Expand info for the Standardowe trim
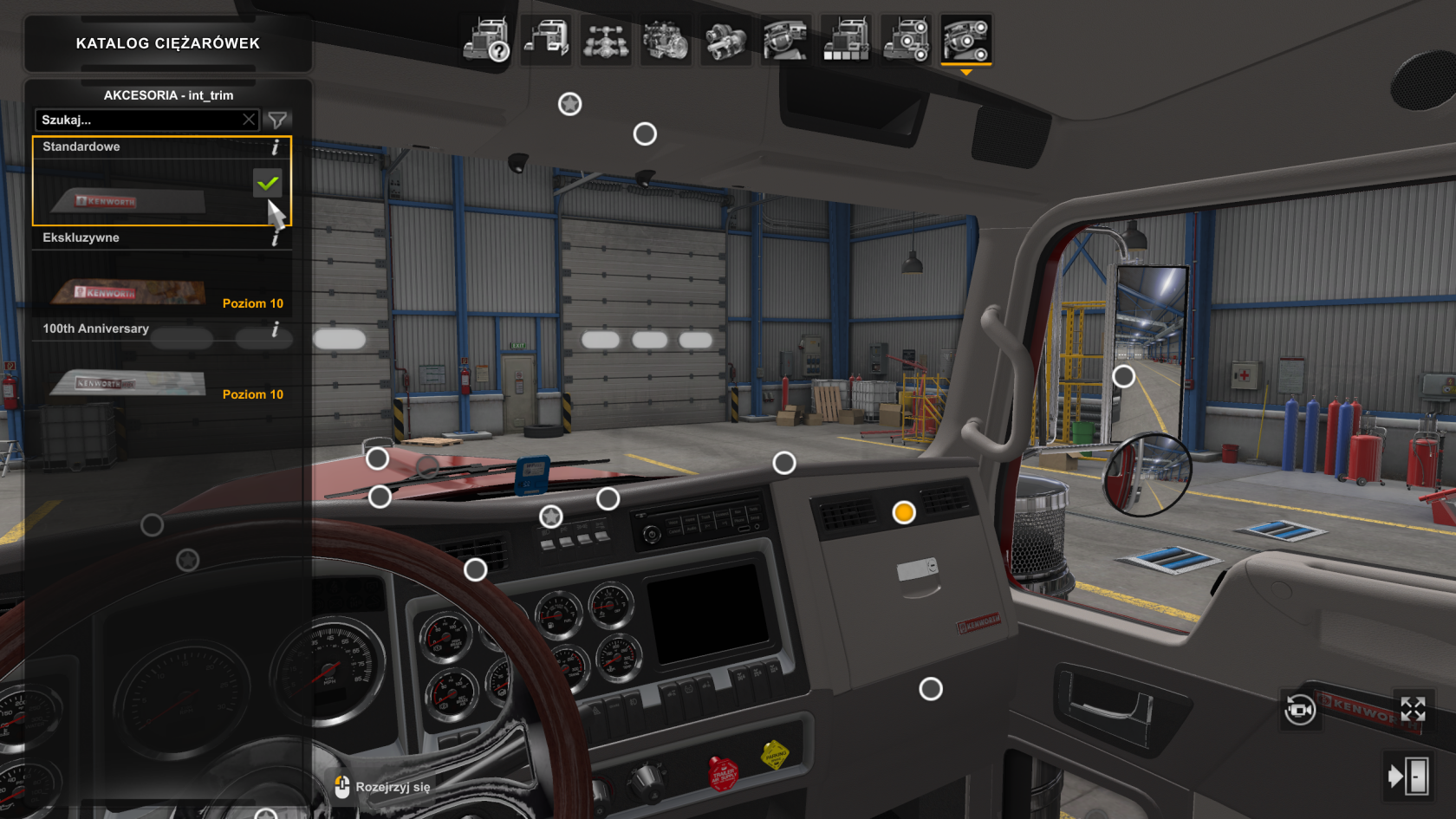The image size is (1456, 819). (276, 147)
